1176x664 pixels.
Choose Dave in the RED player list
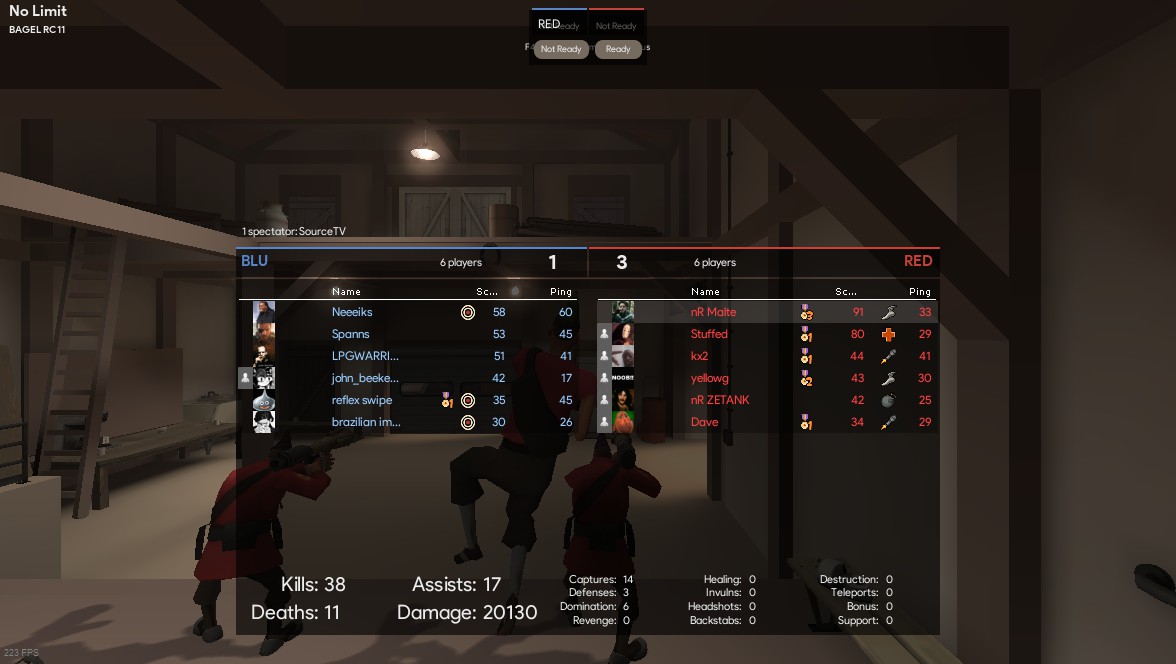[x=705, y=422]
